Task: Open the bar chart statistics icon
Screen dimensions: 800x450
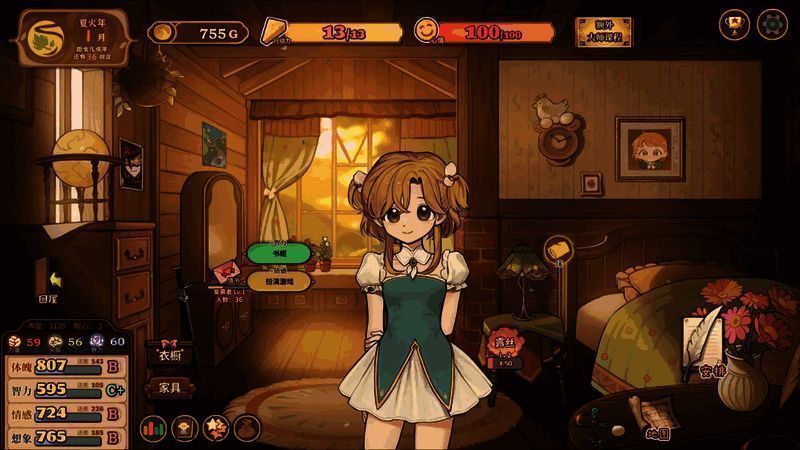Action: click(x=153, y=429)
